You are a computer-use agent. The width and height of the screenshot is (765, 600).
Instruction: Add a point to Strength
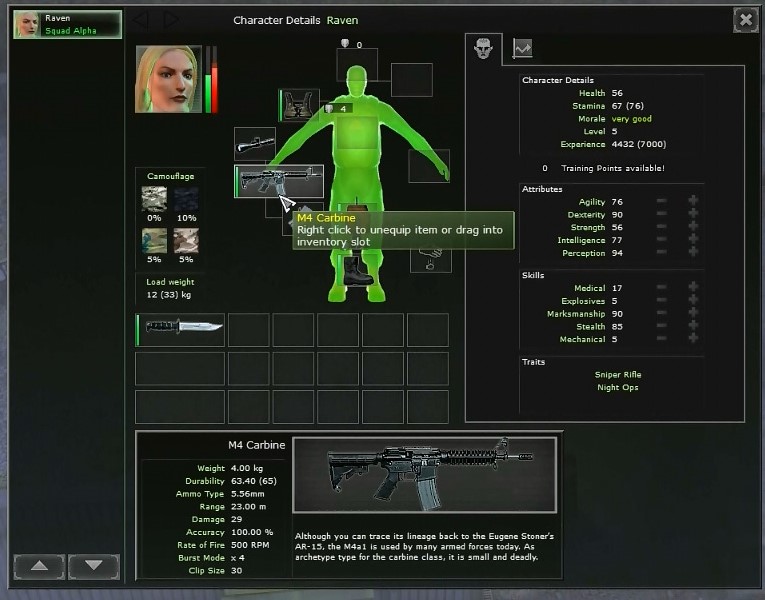click(x=693, y=228)
